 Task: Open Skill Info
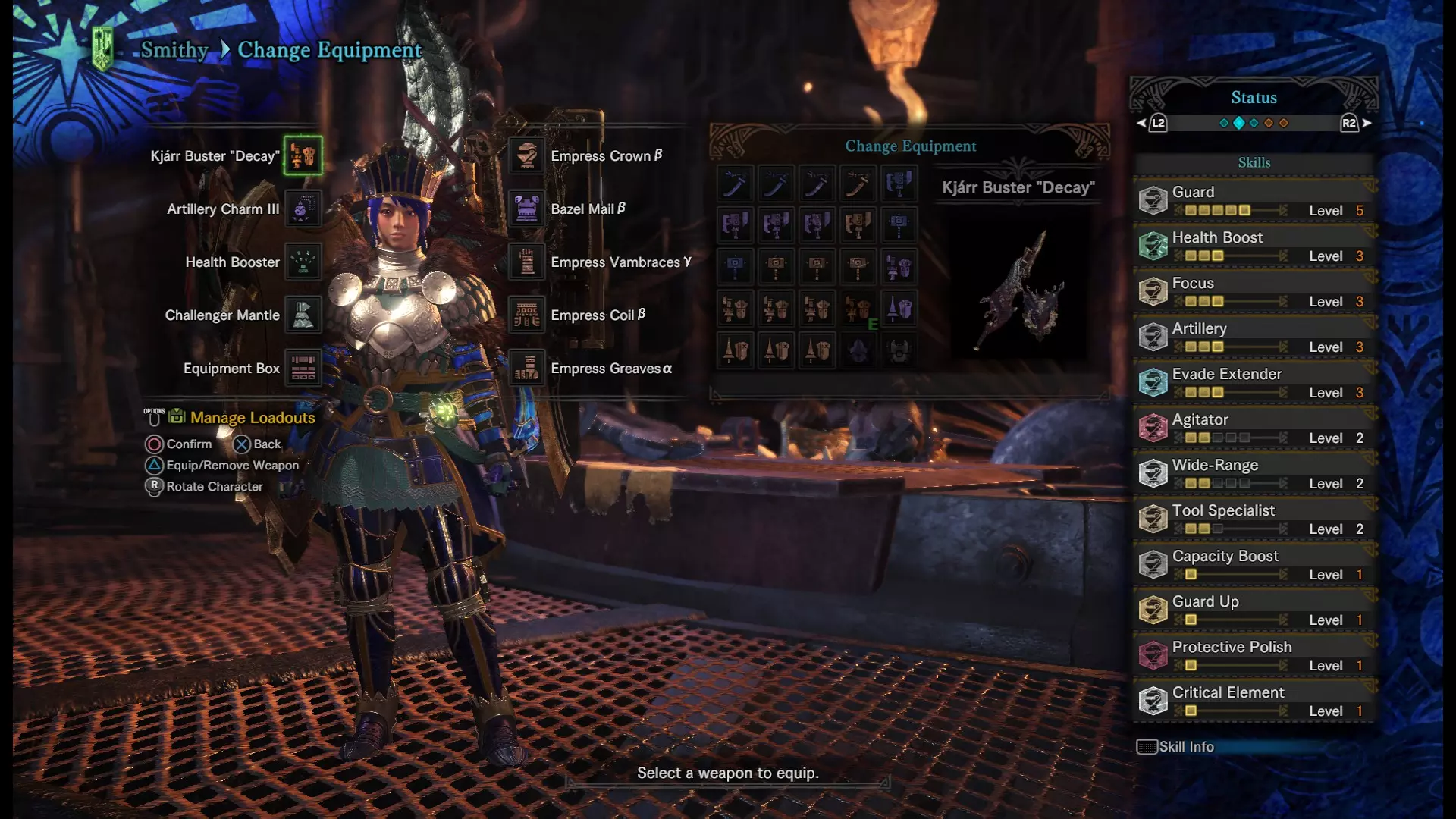point(1176,747)
